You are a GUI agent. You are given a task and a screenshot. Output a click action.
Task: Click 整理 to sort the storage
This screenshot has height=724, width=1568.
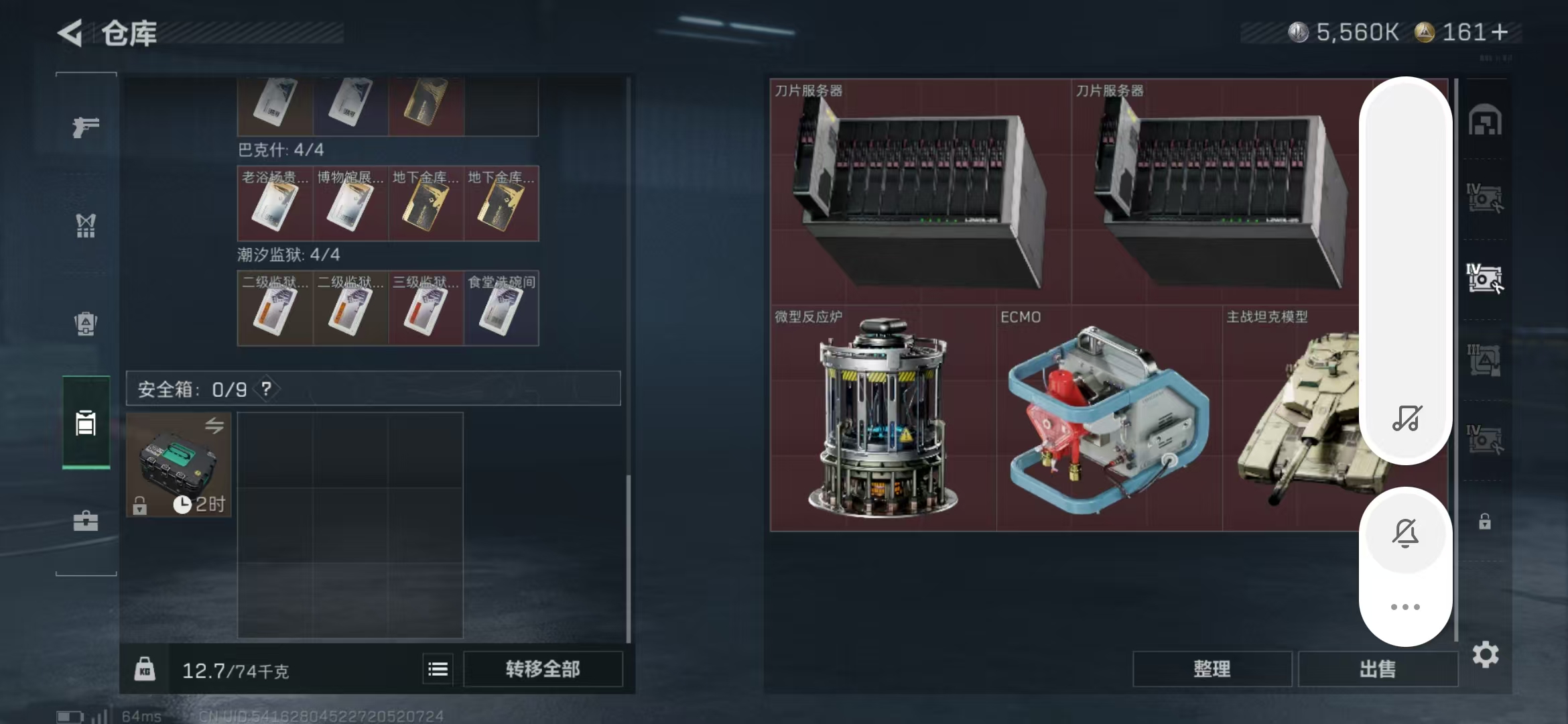point(1212,669)
